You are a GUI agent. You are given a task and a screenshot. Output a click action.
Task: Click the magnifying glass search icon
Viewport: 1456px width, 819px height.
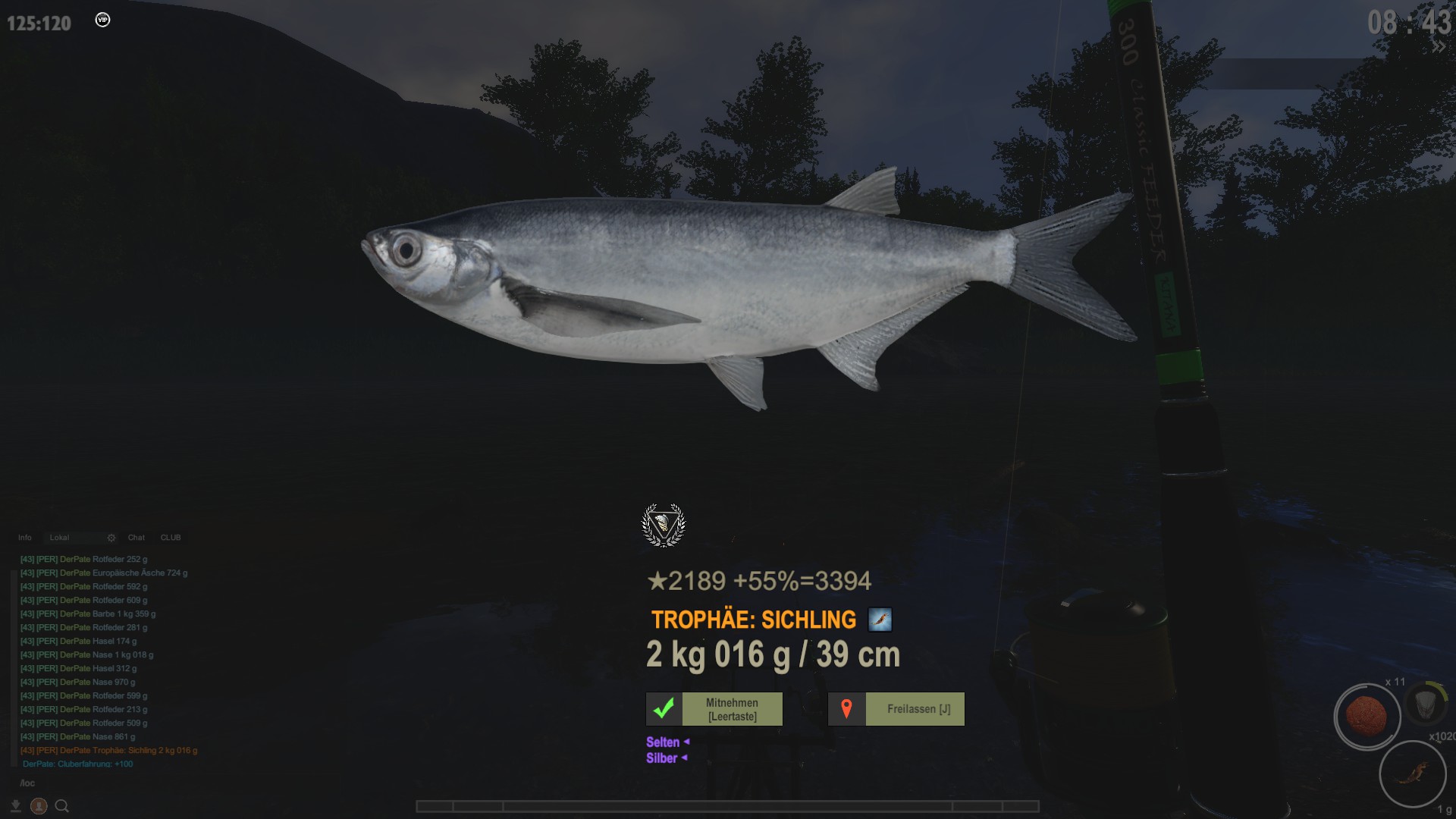click(x=62, y=806)
